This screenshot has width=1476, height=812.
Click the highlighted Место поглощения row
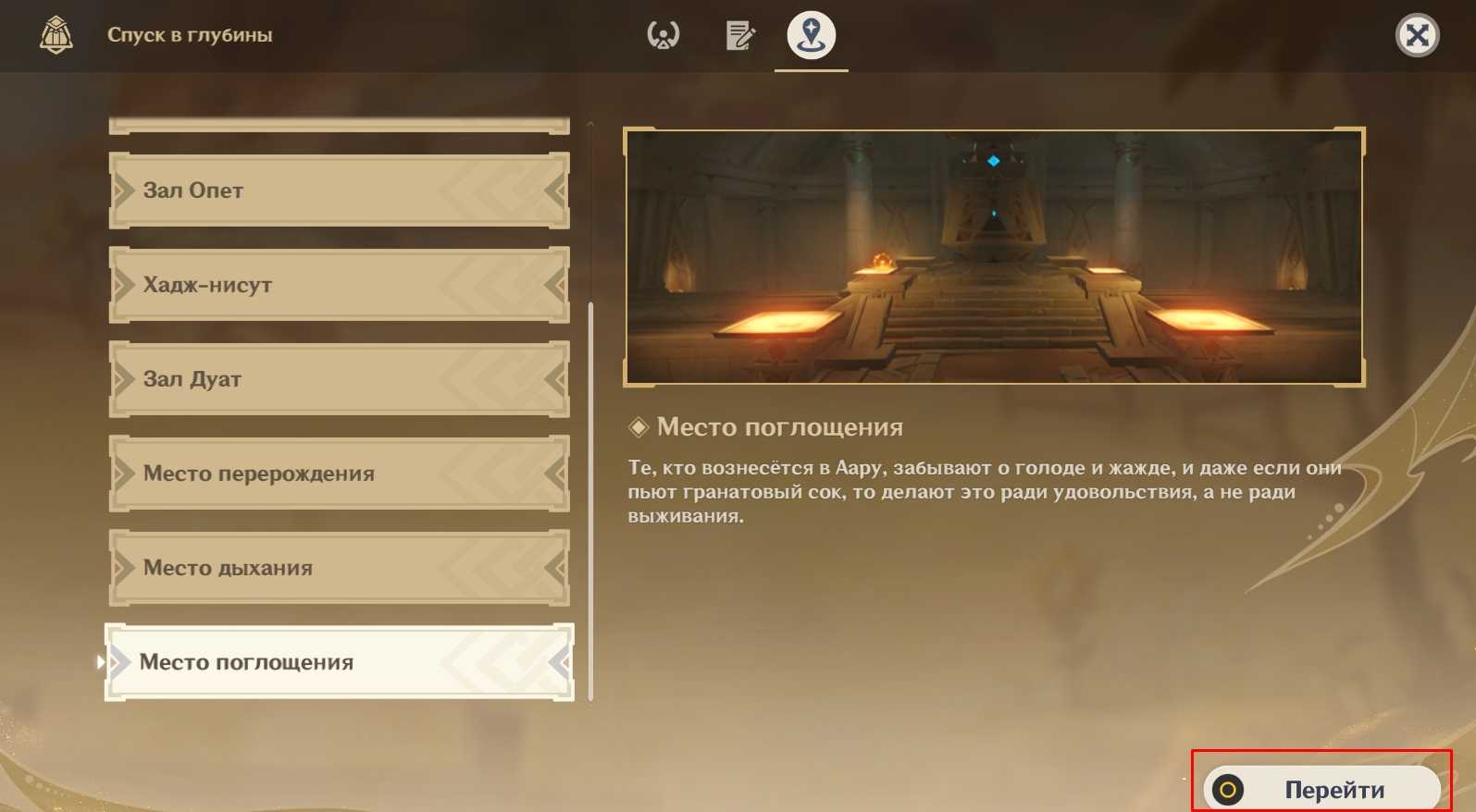(x=339, y=662)
